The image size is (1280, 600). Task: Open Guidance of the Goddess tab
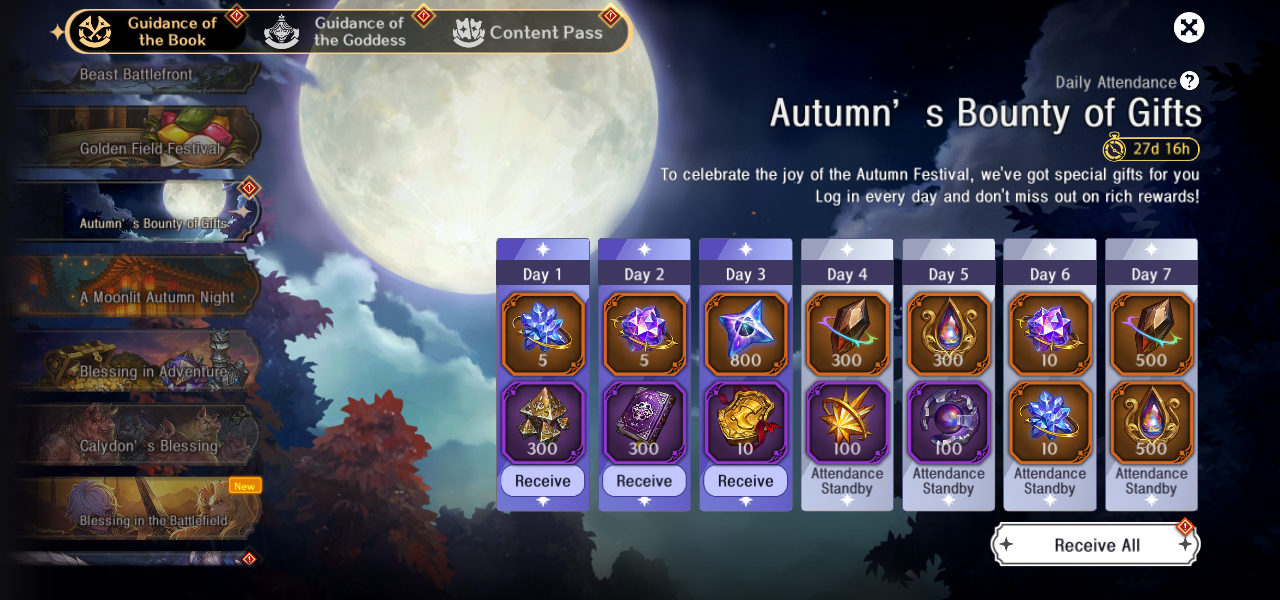click(x=340, y=32)
